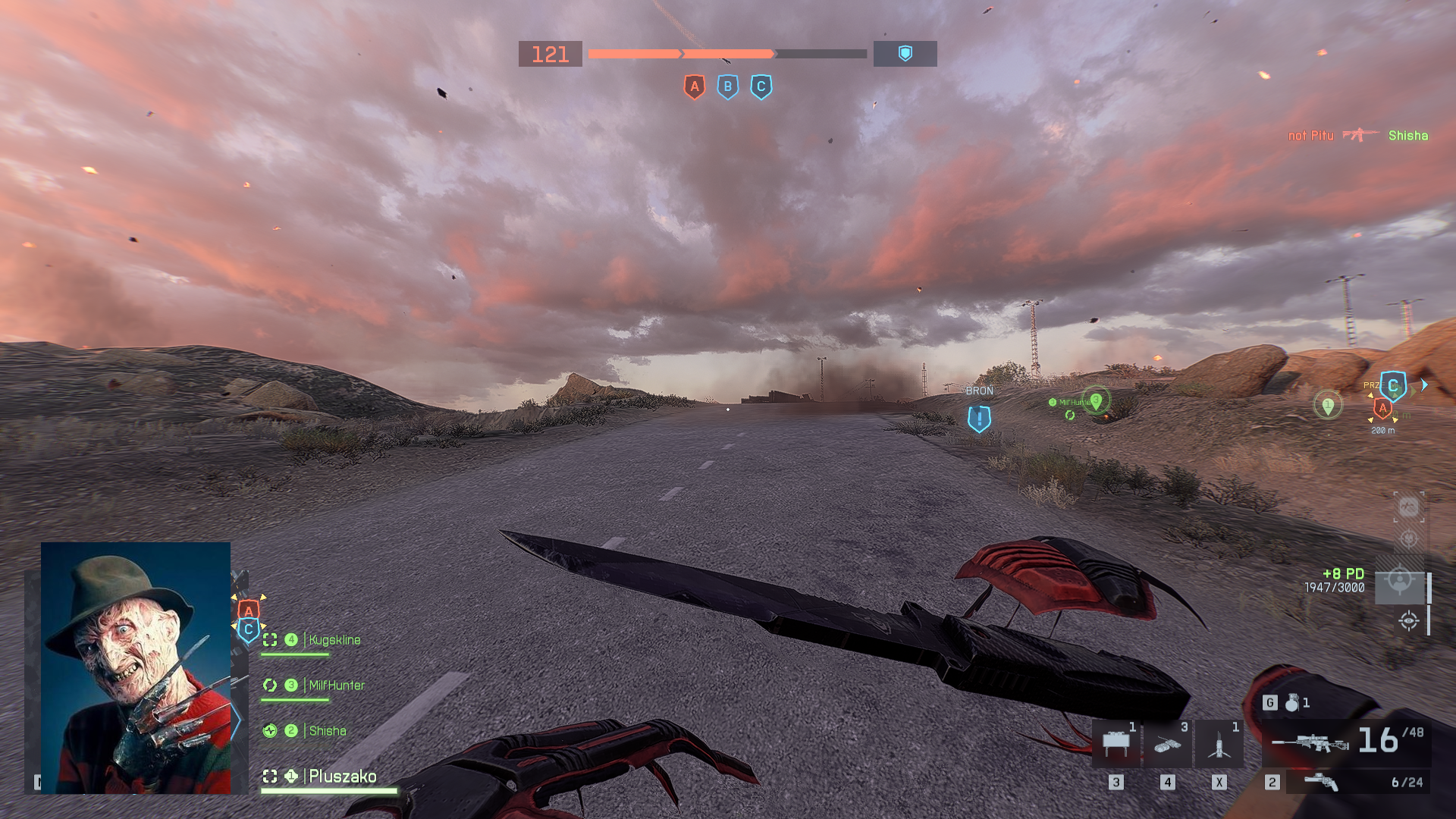Click the green ping marker numbered 3
This screenshot has width=1456, height=819.
(x=1096, y=400)
